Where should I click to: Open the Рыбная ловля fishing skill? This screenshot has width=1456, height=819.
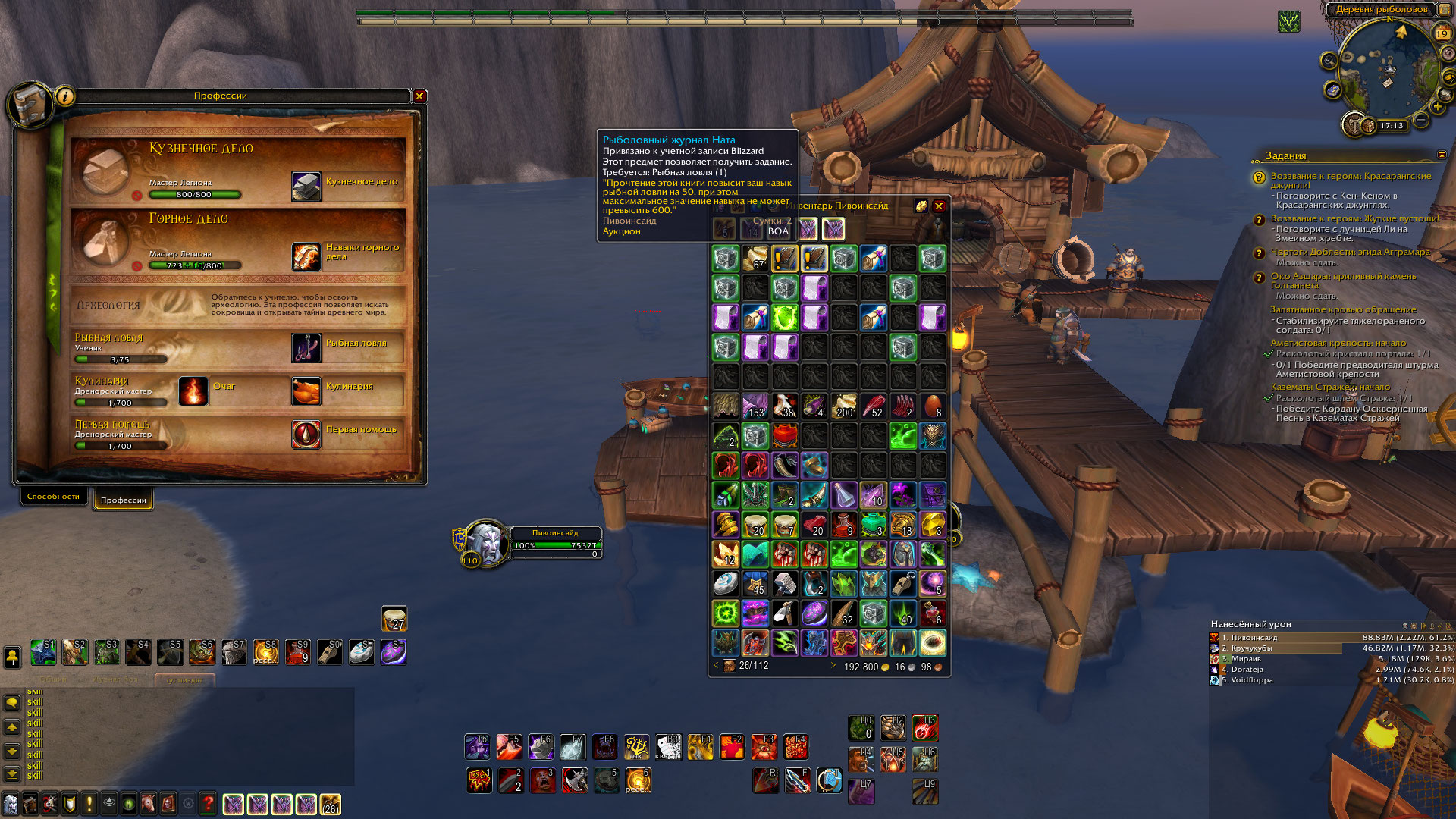(x=306, y=348)
